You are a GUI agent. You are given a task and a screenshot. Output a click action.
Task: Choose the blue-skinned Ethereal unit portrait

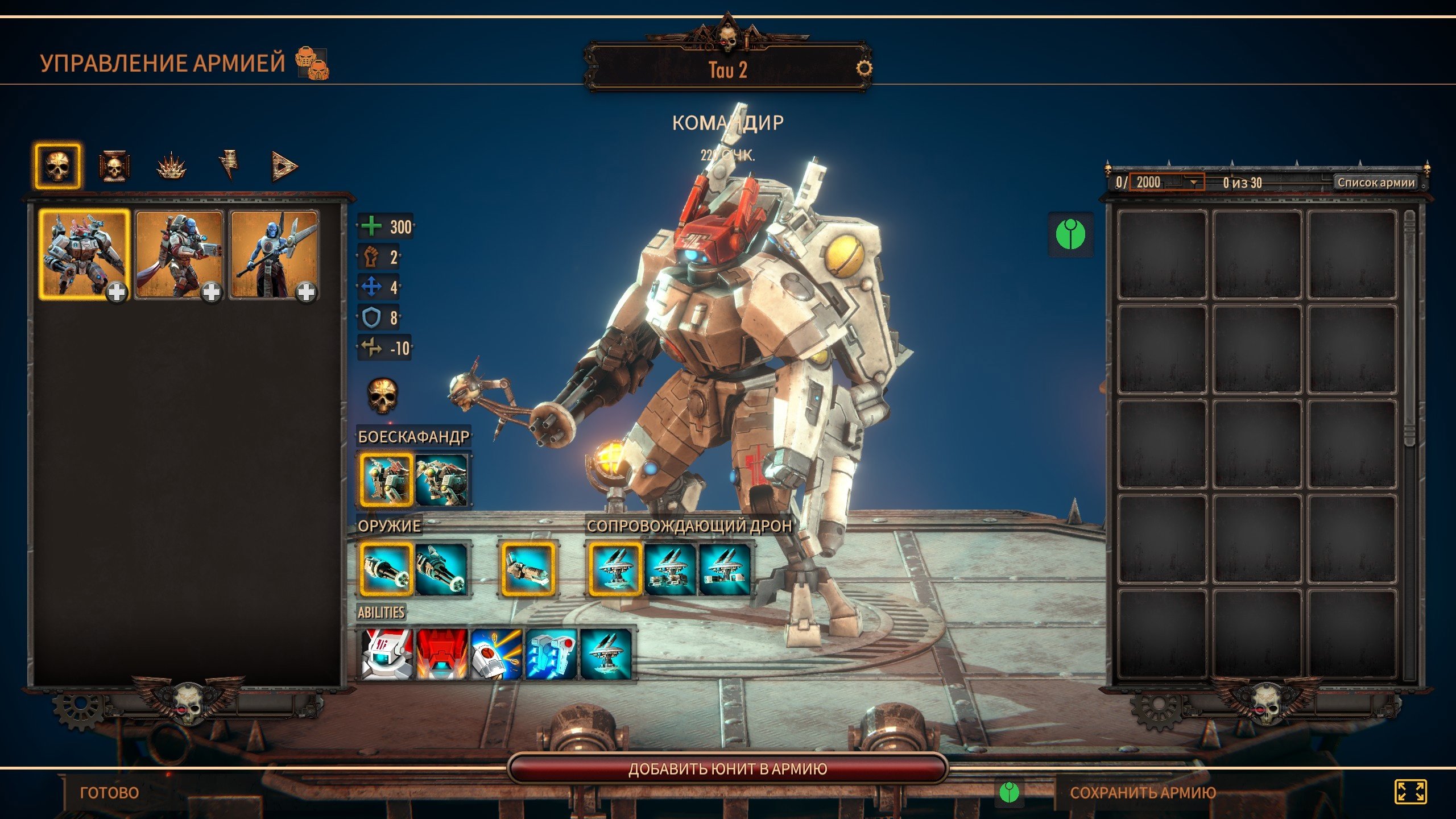click(x=274, y=254)
